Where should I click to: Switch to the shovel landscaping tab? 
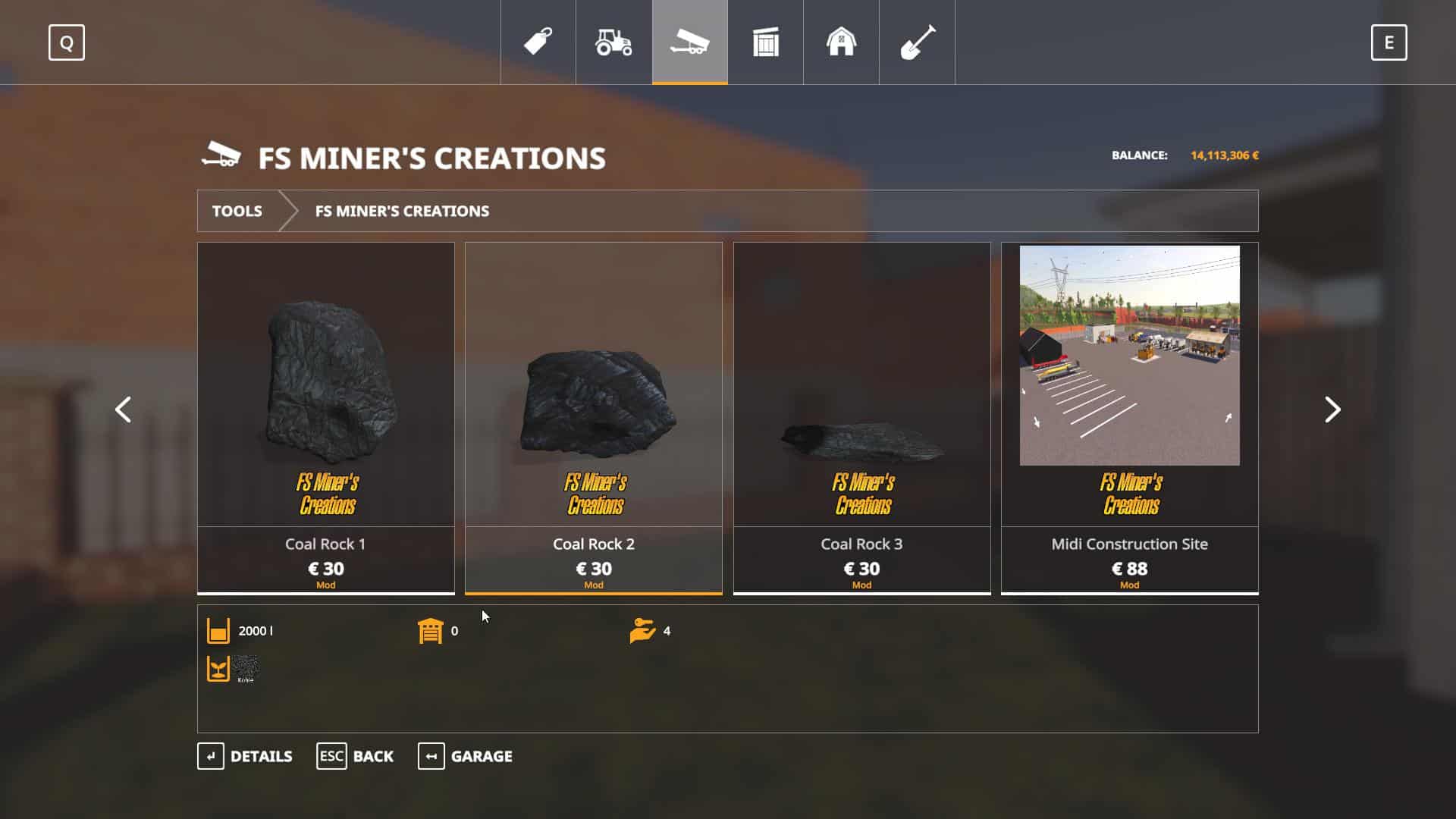point(917,42)
